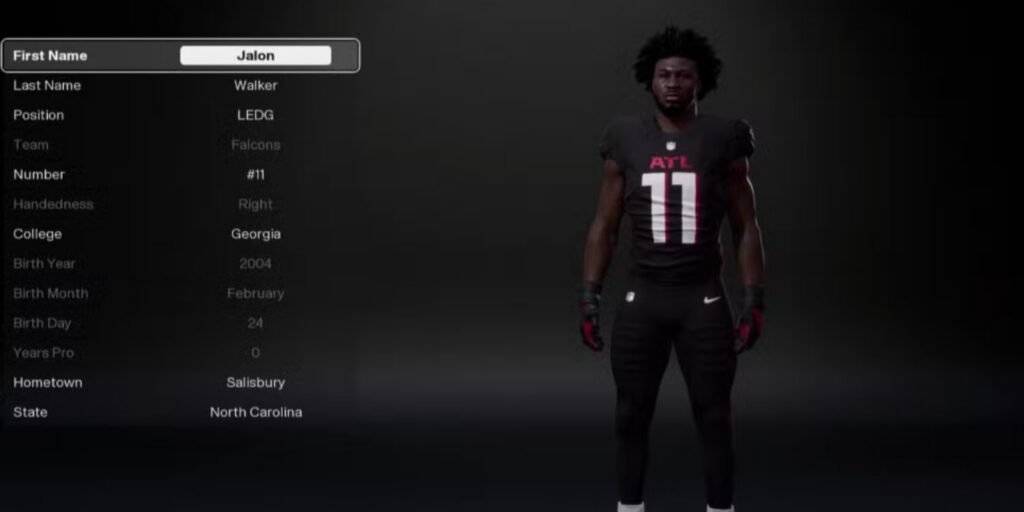Select the Number row showing #11
This screenshot has height=512, width=1024.
point(180,175)
